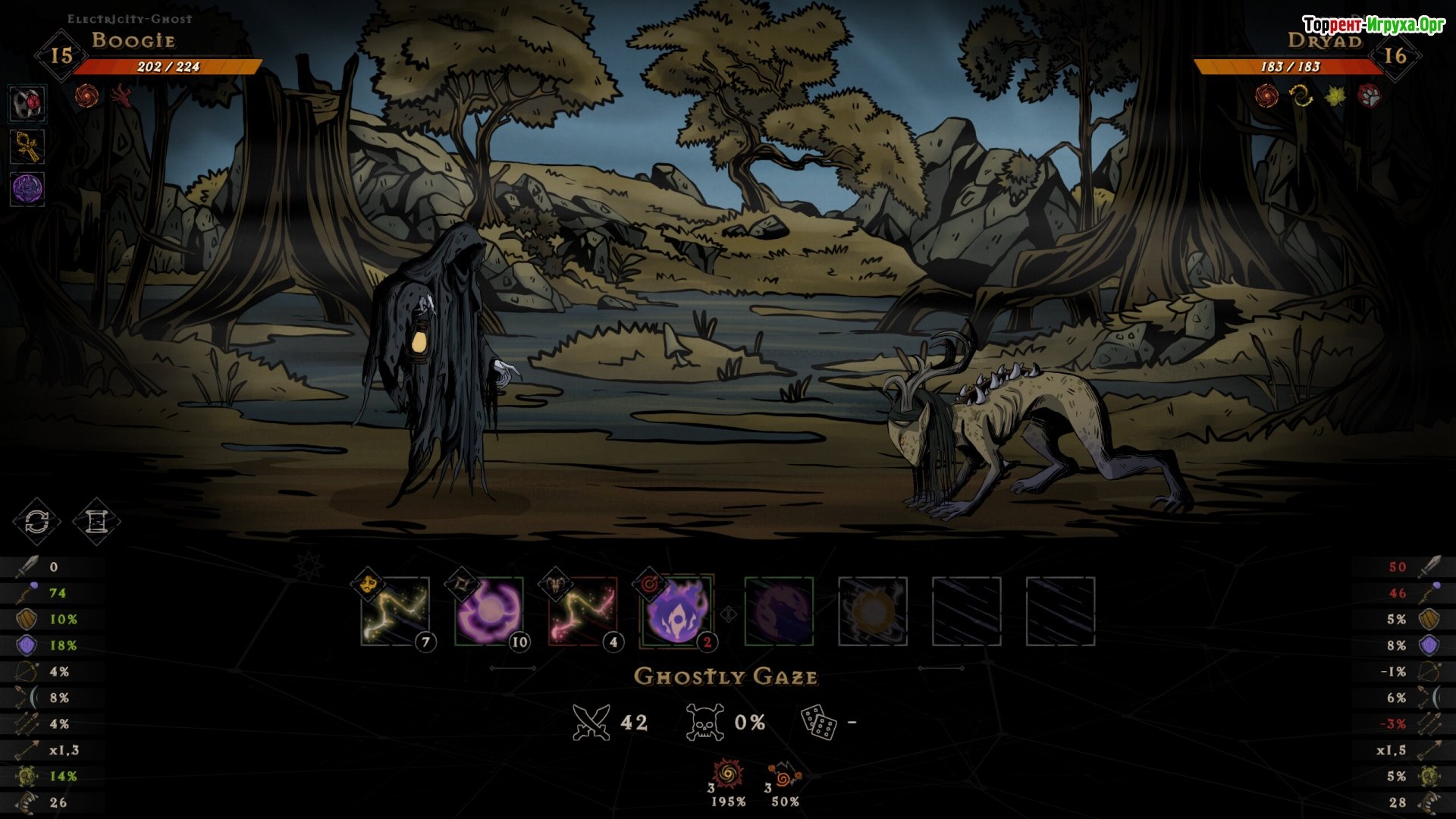Inspect Dryad's green leaf status icon

1335,96
